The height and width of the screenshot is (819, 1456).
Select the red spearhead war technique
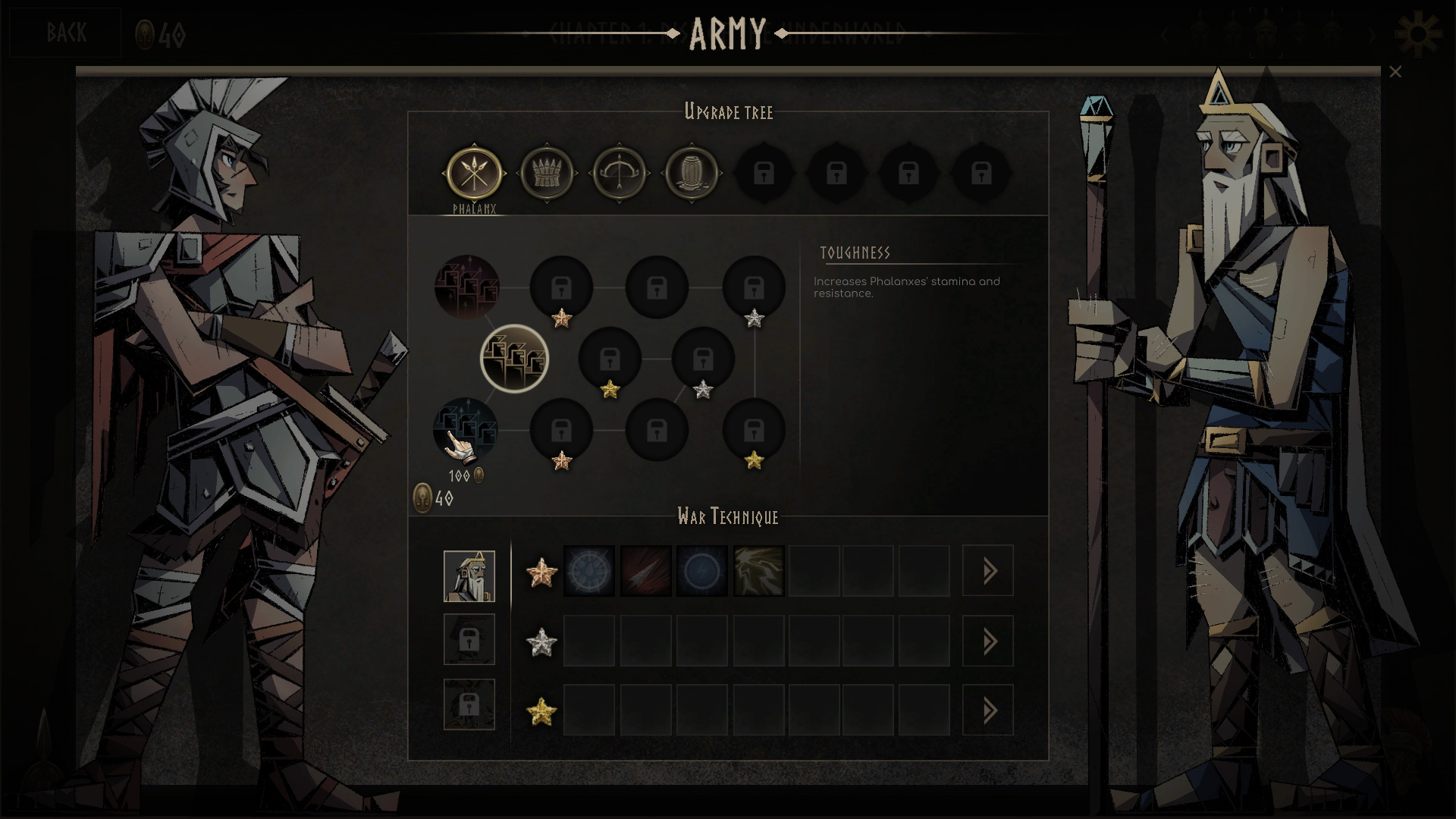click(645, 571)
